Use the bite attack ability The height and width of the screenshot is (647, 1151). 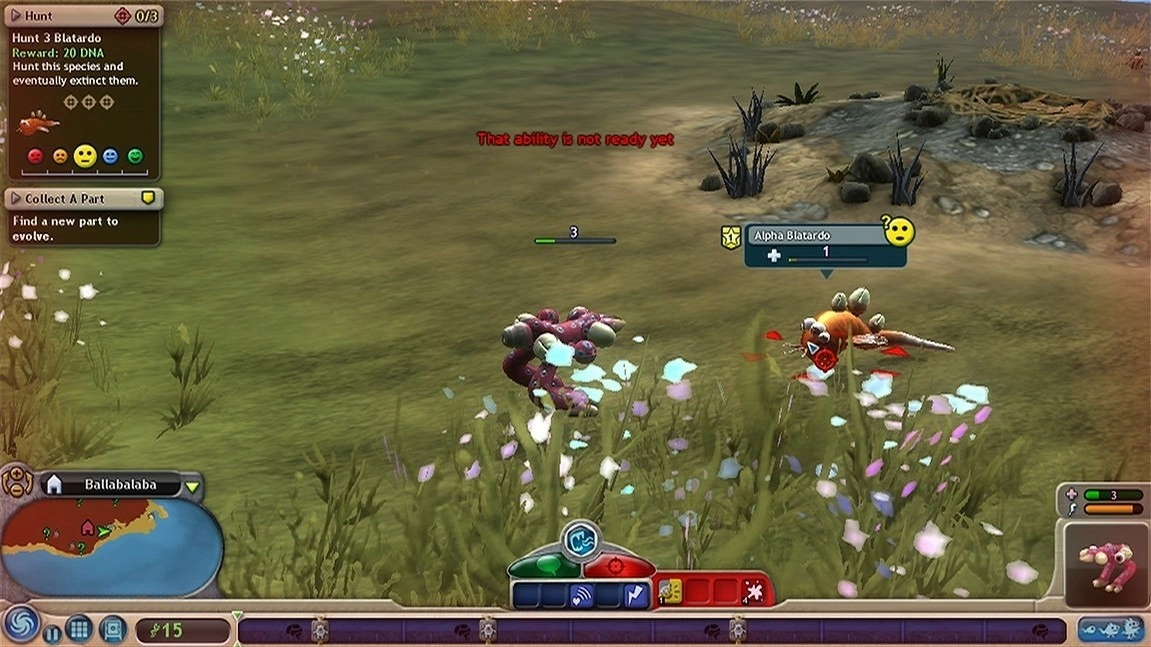click(669, 593)
